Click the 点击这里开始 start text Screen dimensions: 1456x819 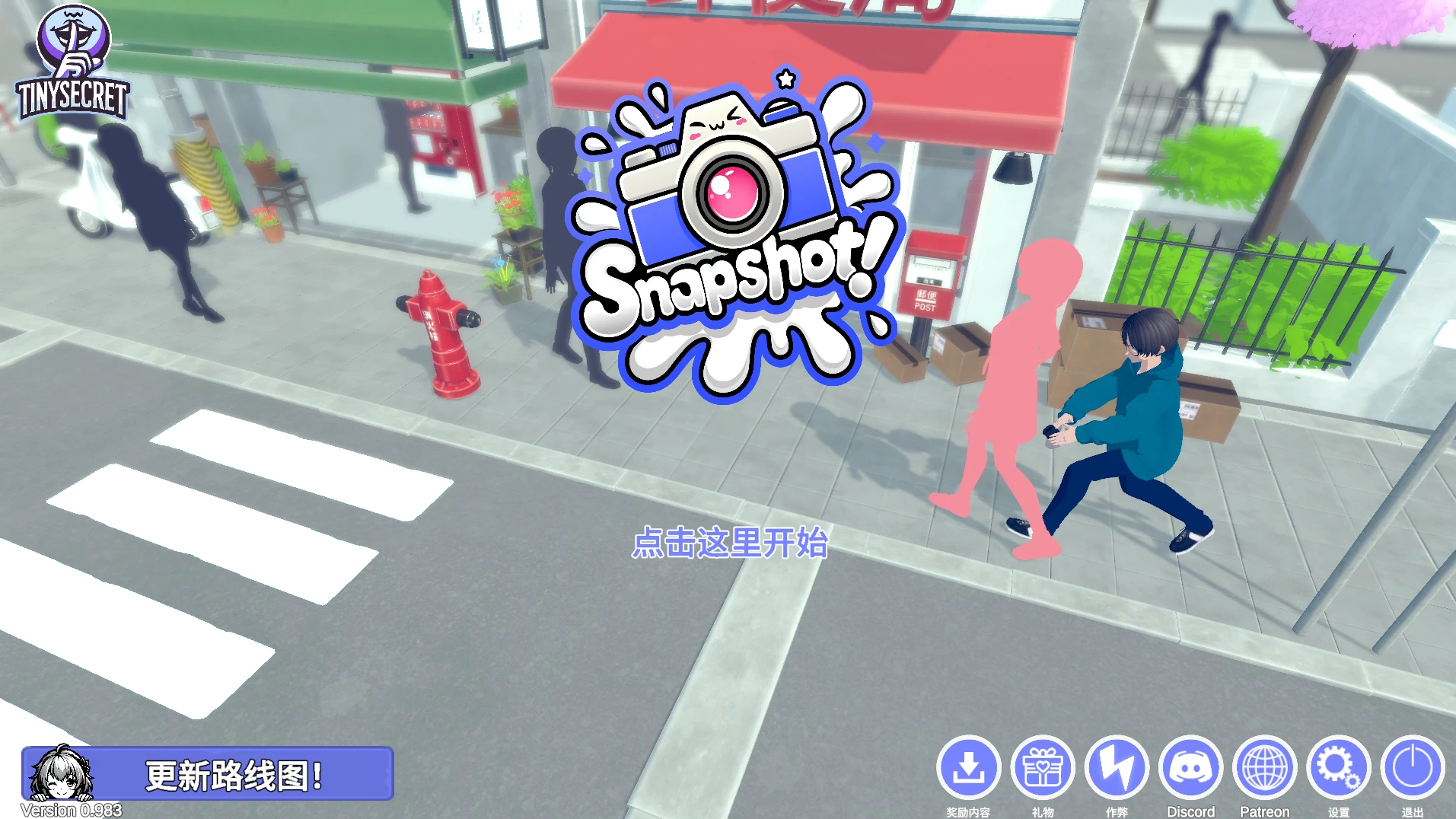(x=729, y=543)
